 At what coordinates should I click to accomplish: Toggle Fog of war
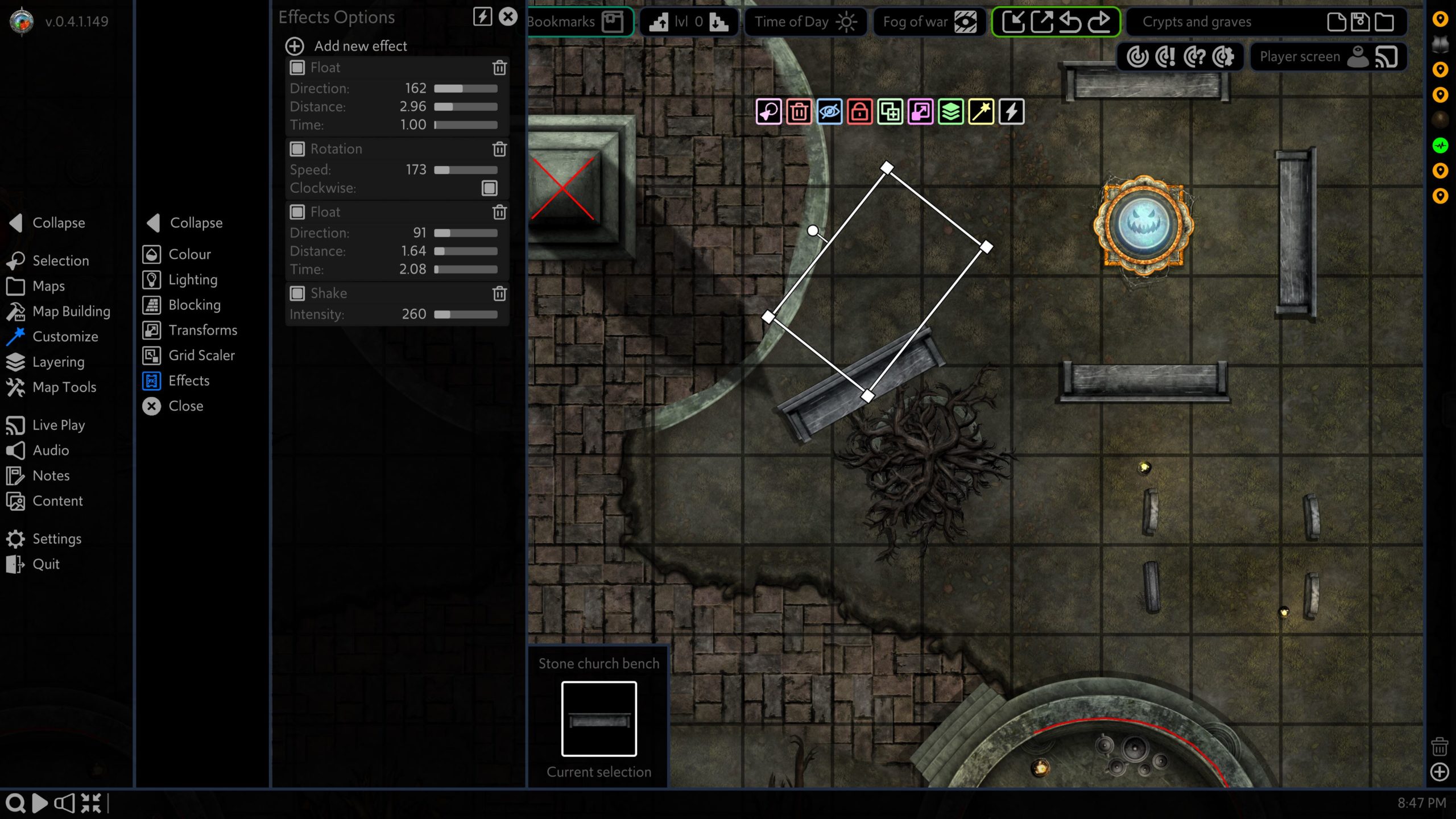click(x=929, y=22)
